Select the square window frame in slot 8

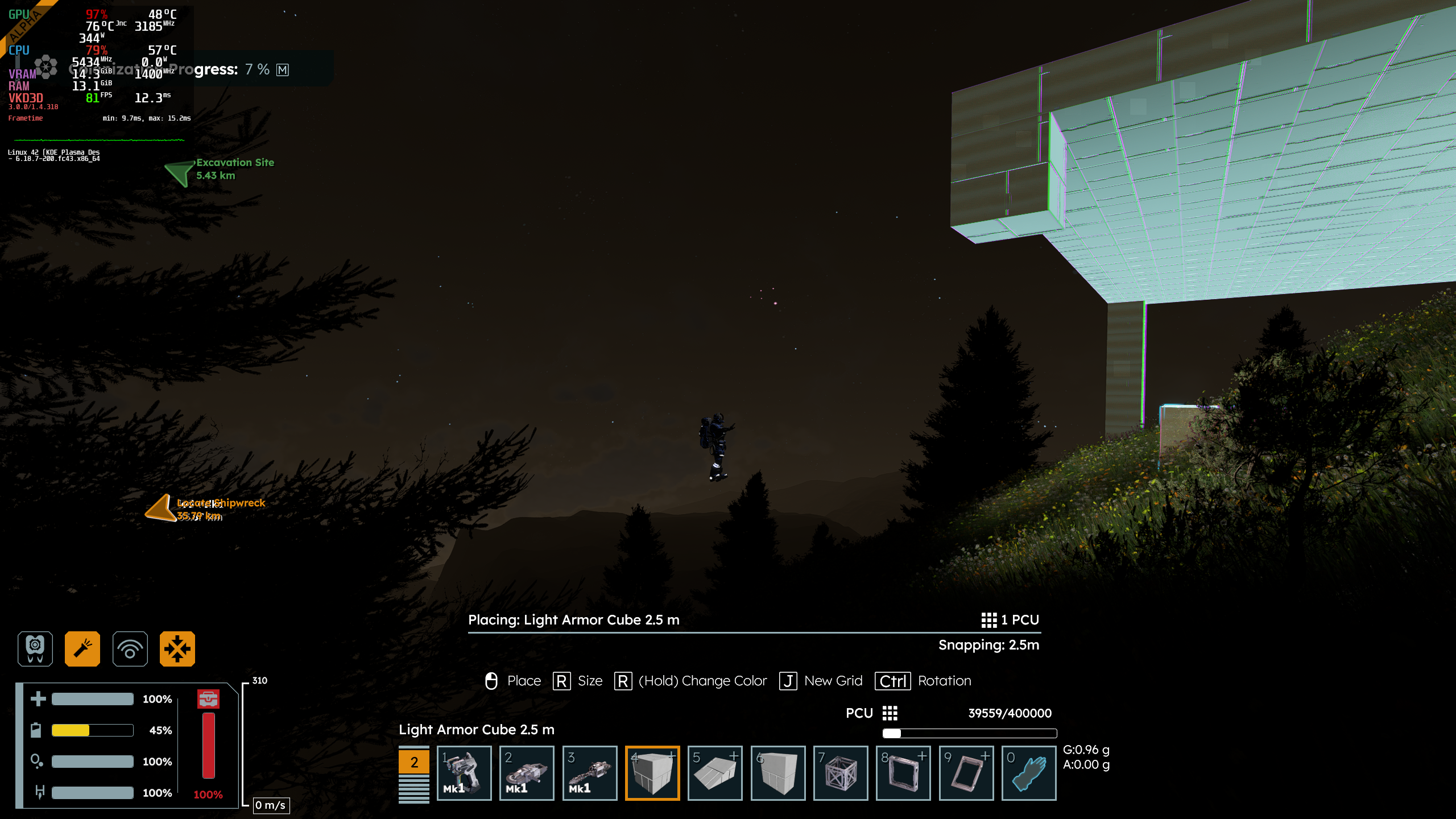click(903, 772)
